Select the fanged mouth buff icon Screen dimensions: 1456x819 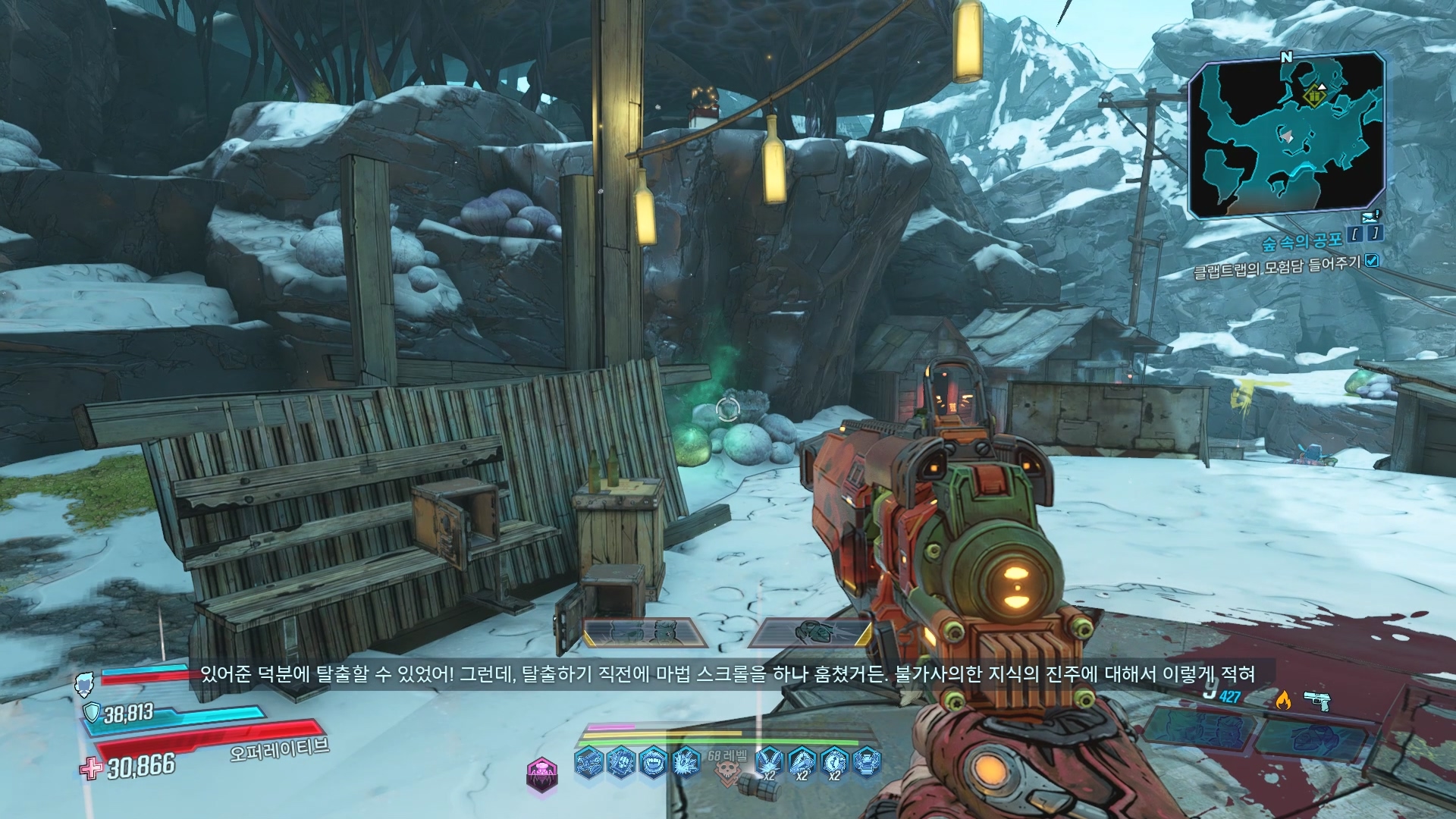tap(653, 762)
